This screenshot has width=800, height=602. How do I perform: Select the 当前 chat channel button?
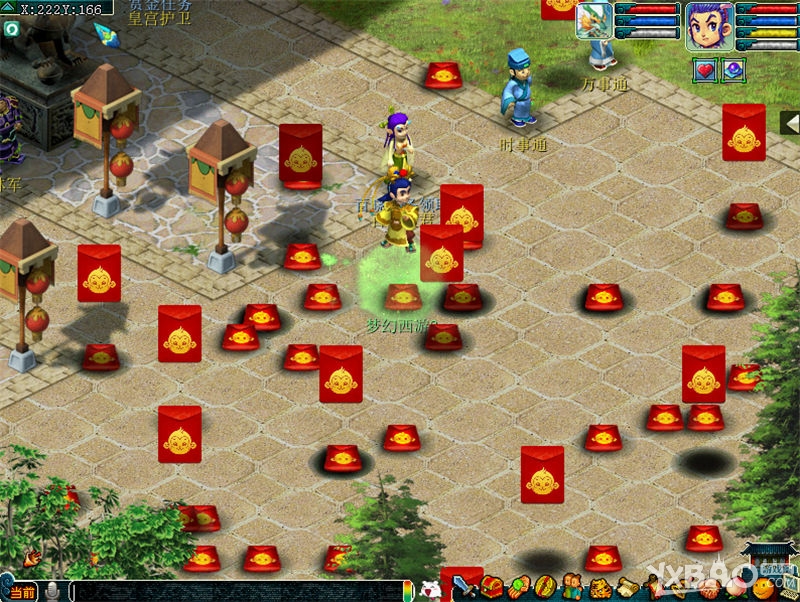click(21, 591)
